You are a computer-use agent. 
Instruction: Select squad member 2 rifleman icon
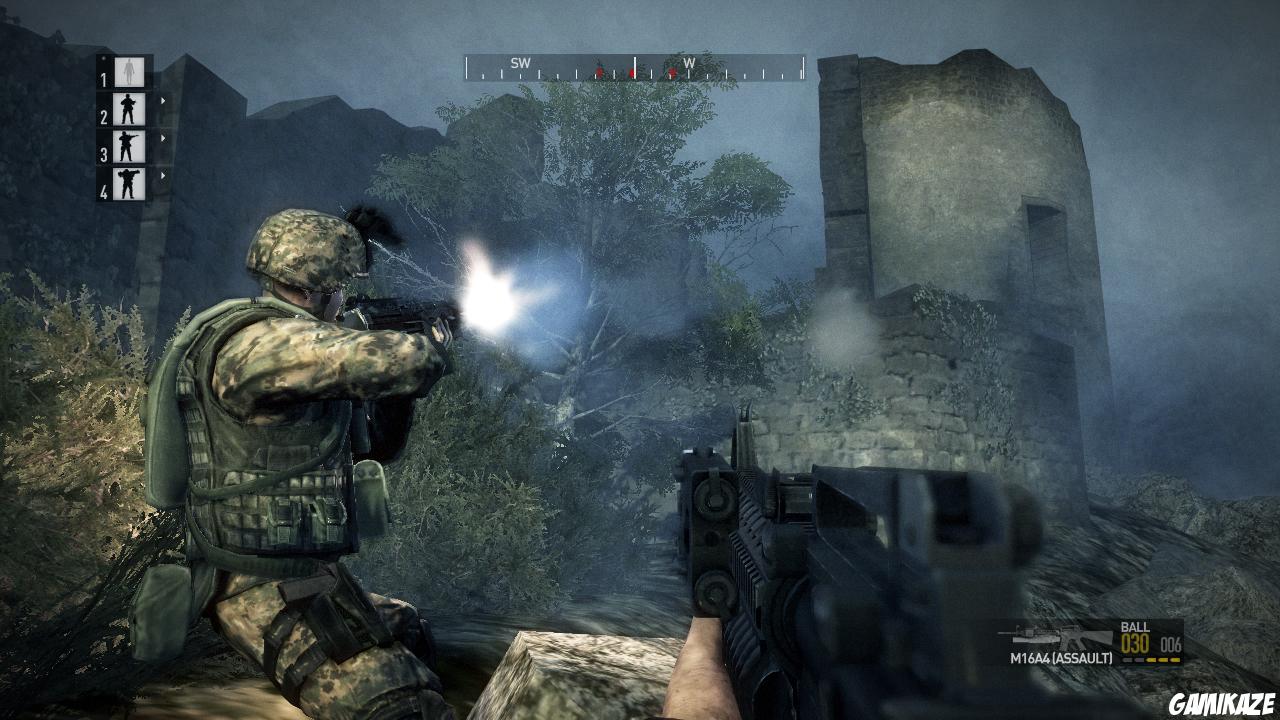tap(127, 107)
